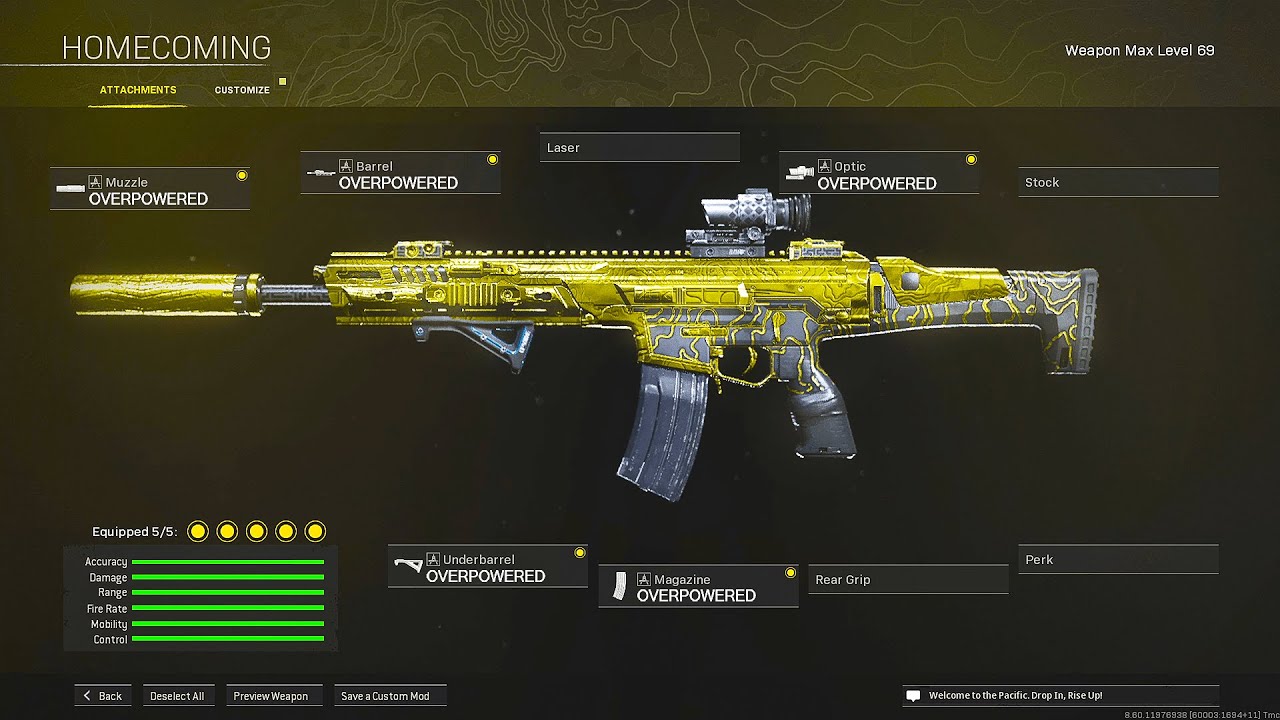Select the Optic attachment slot

[x=878, y=174]
